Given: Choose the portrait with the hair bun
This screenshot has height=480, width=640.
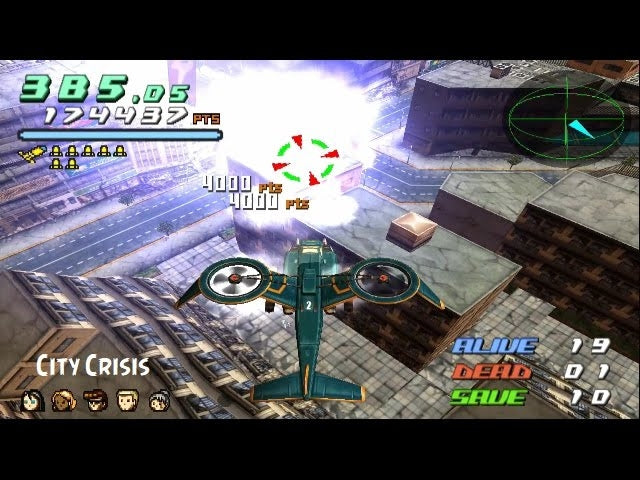Looking at the screenshot, I should pyautogui.click(x=159, y=401).
